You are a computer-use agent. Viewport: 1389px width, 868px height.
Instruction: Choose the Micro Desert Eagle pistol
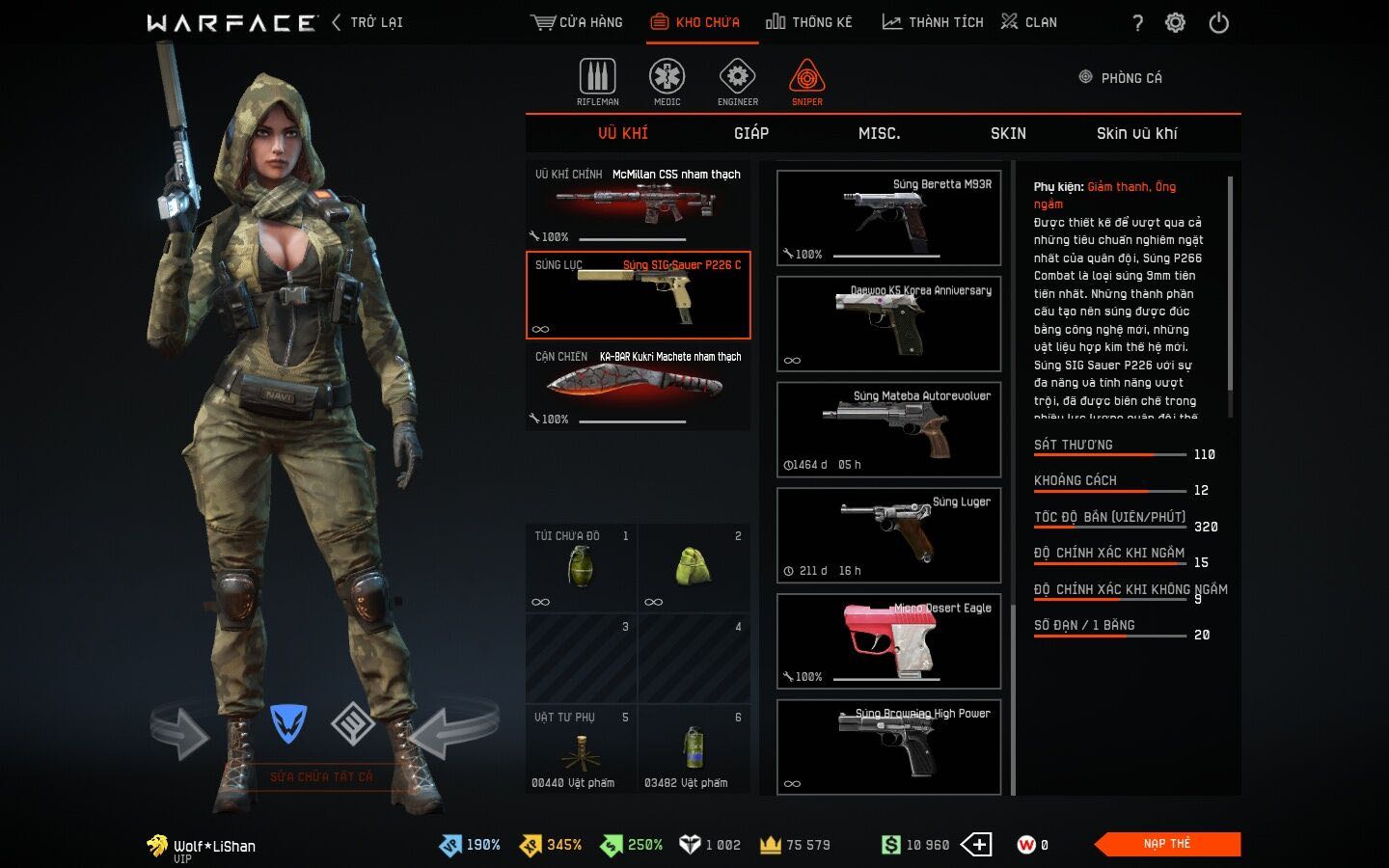coord(888,640)
